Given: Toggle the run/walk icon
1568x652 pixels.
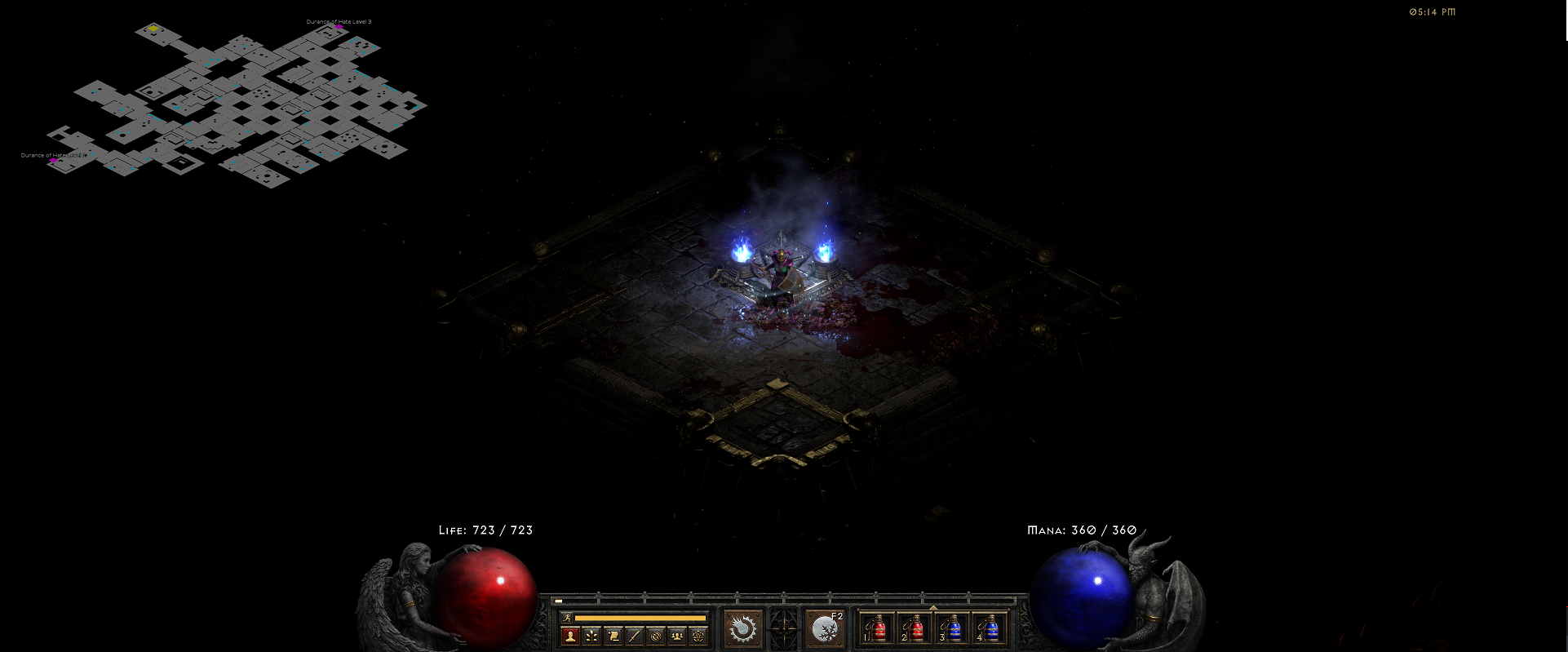Looking at the screenshot, I should click(567, 618).
